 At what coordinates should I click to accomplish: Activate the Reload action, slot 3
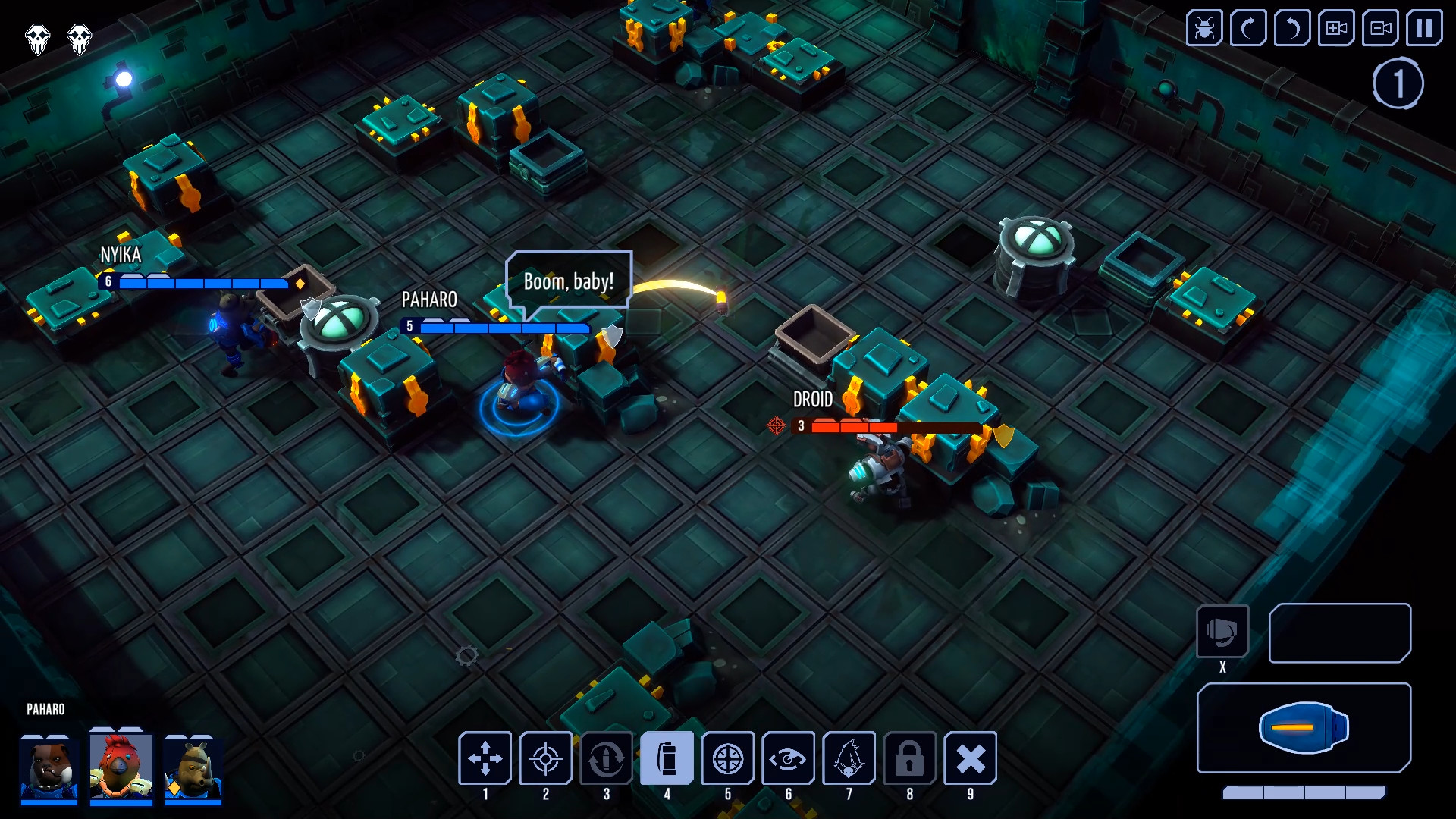pos(607,758)
